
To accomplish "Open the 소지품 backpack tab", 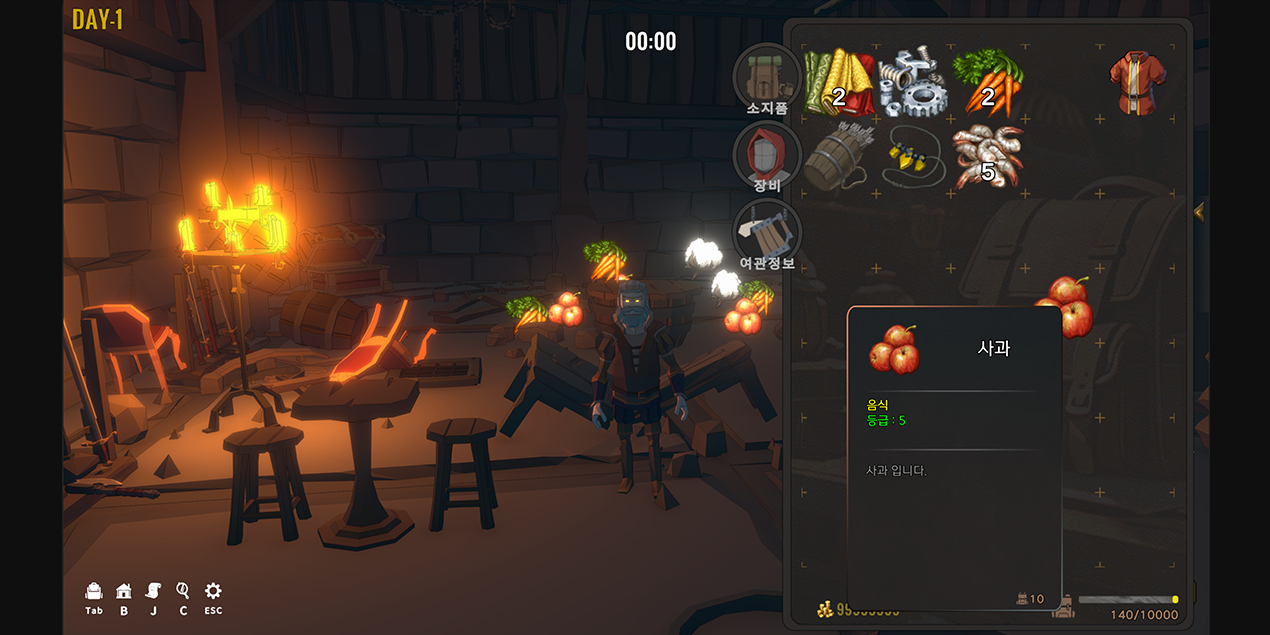I will point(767,77).
